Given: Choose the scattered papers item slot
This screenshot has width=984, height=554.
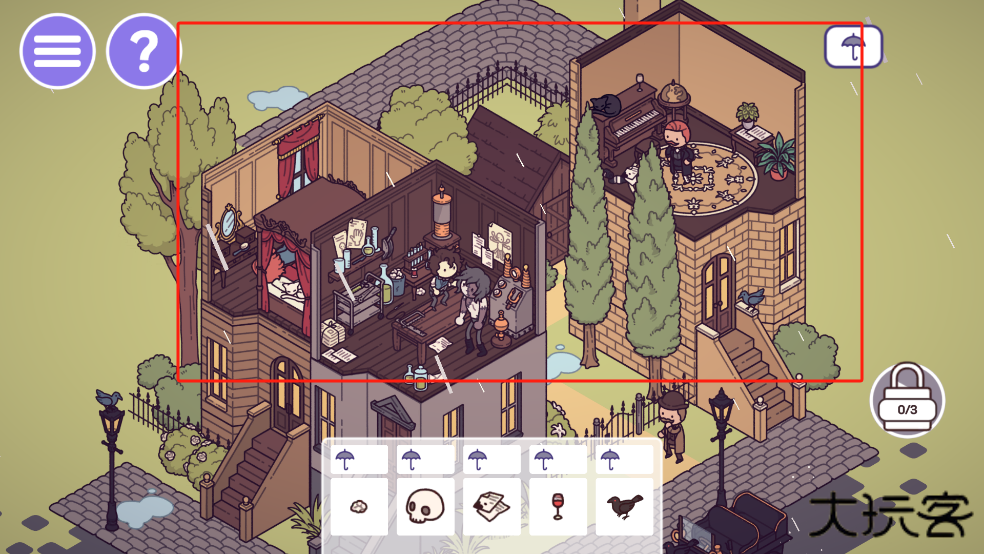Looking at the screenshot, I should 492,507.
